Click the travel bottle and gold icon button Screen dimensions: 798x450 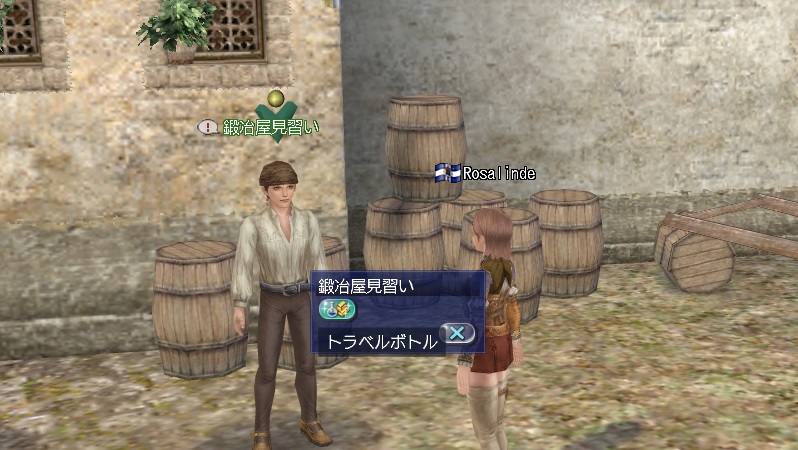pos(332,310)
